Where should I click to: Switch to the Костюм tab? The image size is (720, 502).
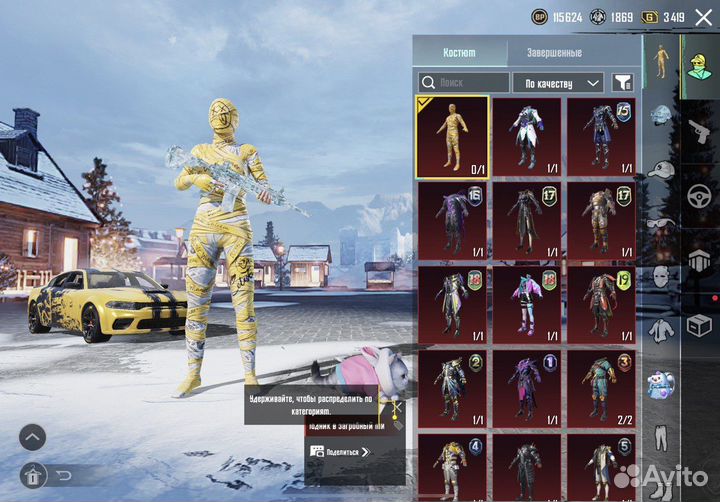coord(459,53)
